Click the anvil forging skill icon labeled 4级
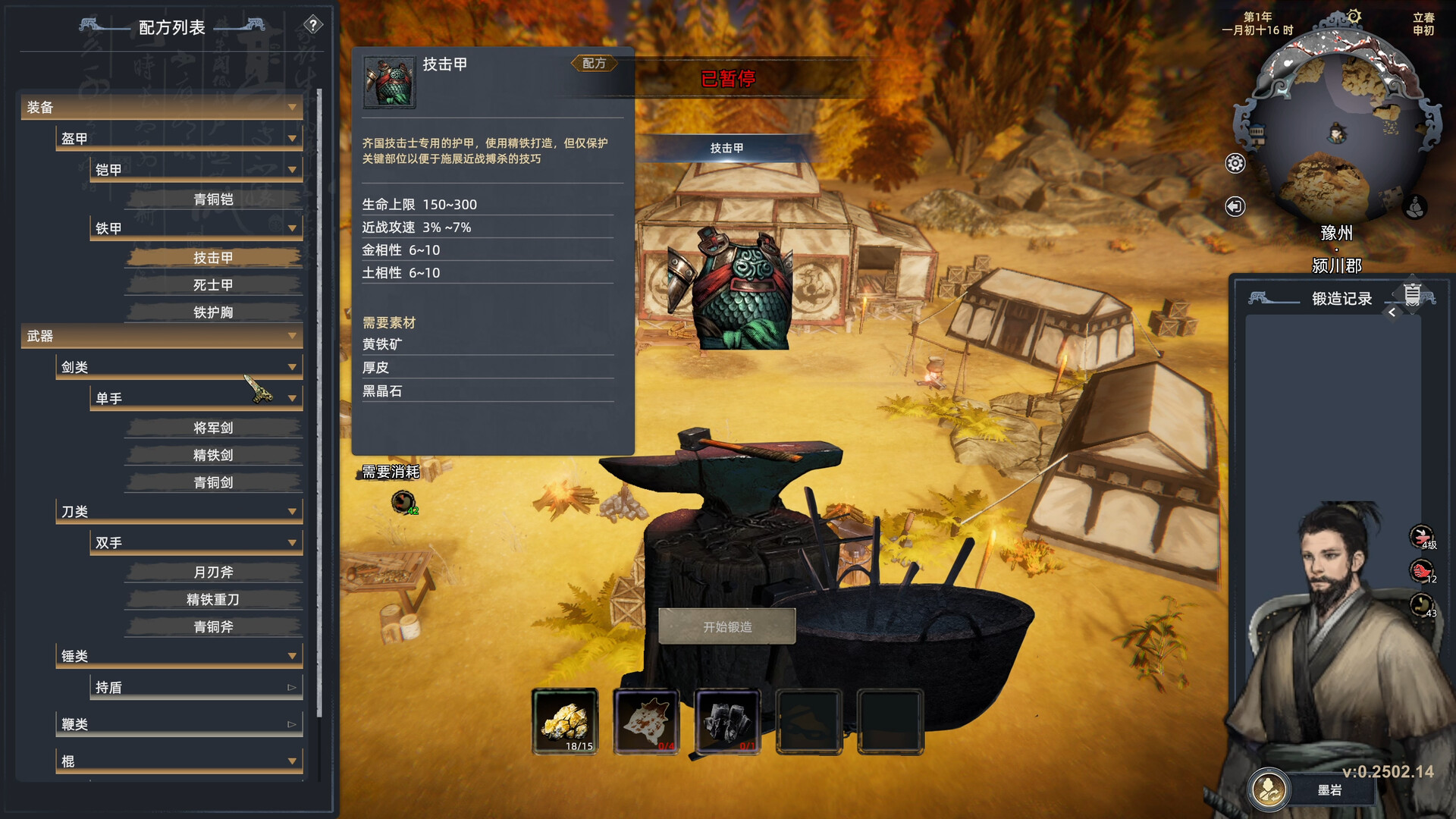Viewport: 1456px width, 819px height. click(x=1420, y=535)
